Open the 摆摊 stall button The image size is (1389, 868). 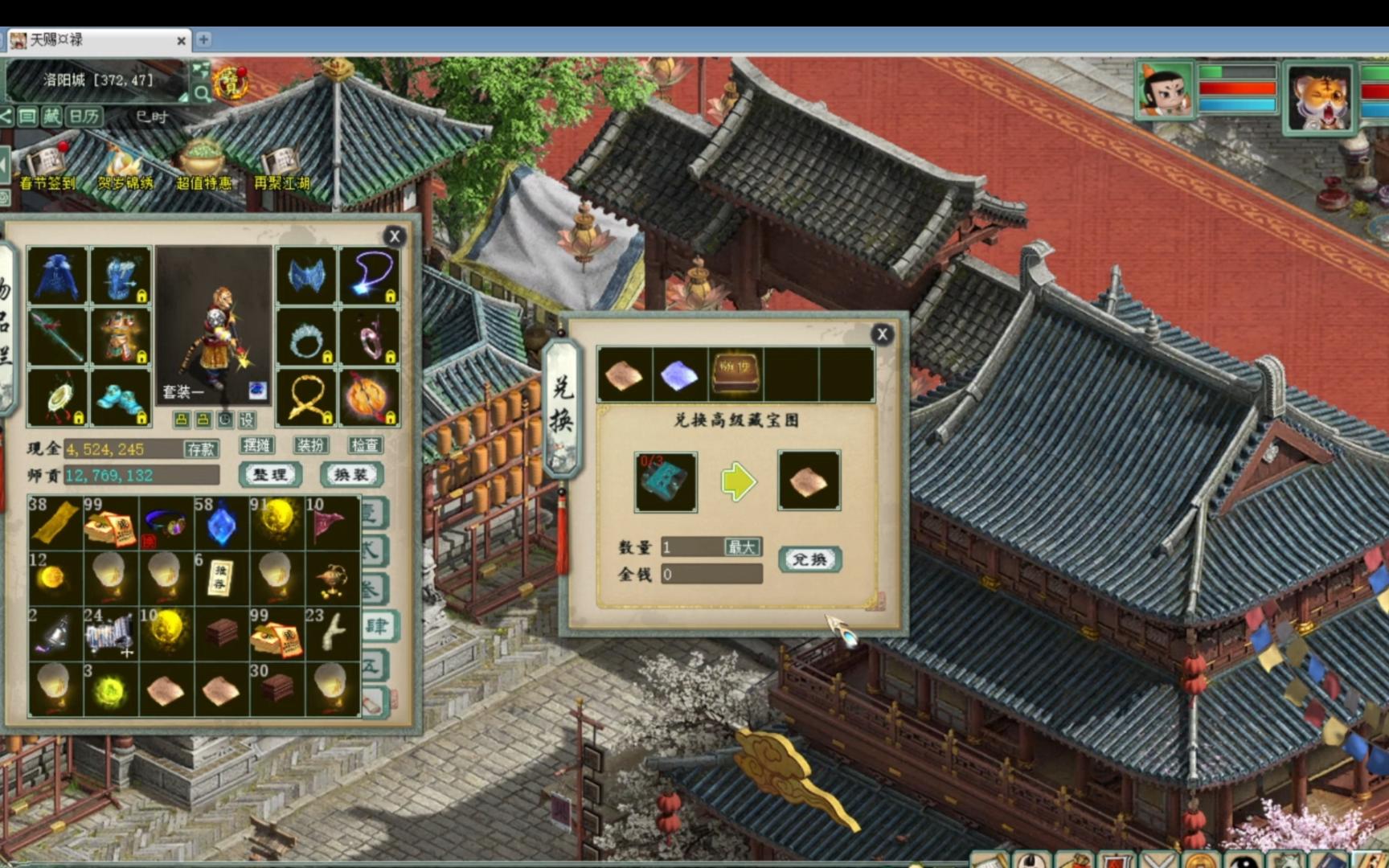point(256,445)
